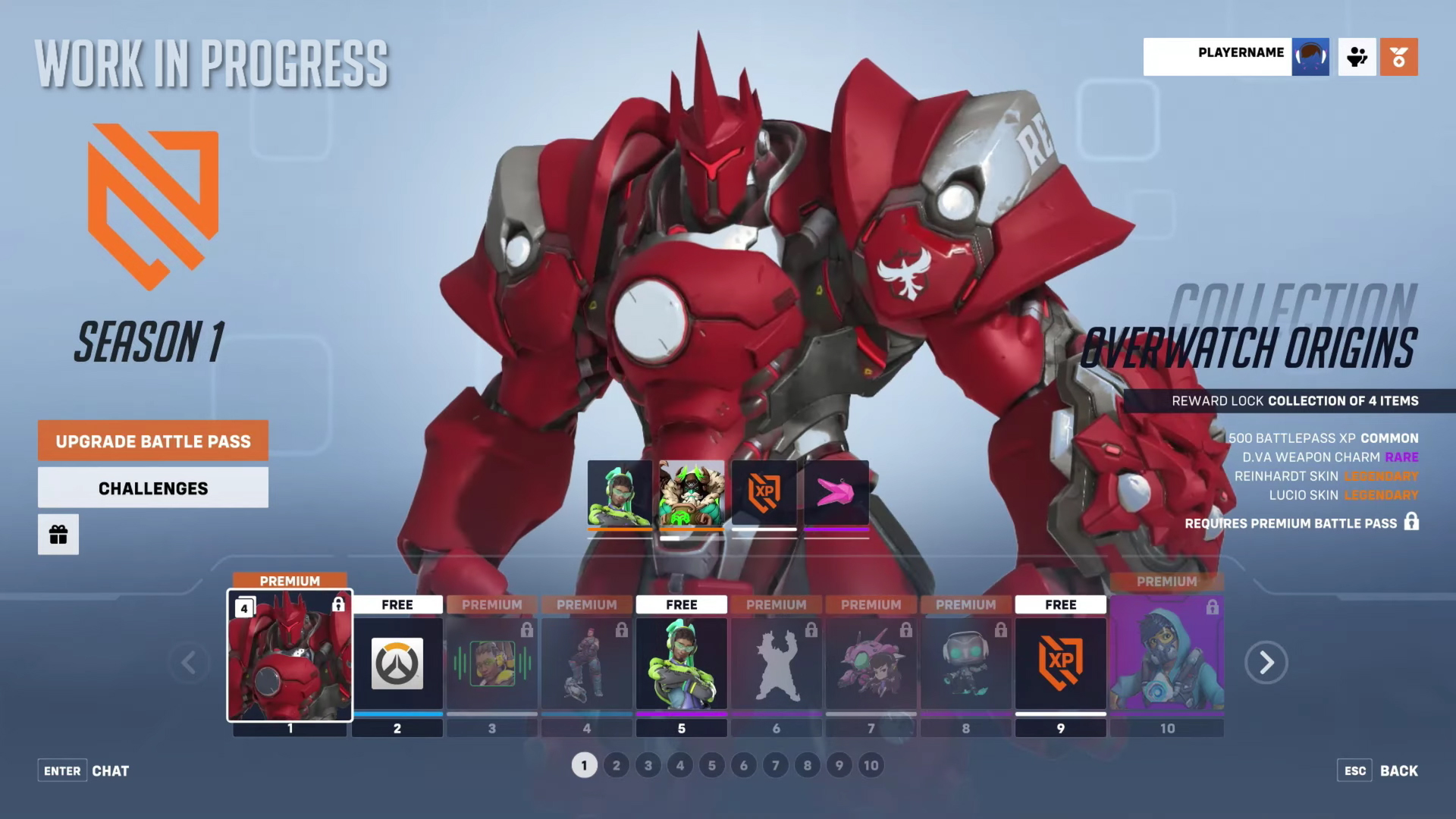Select the tier 2 Overwatch logo reward
The image size is (1456, 819).
point(397,664)
